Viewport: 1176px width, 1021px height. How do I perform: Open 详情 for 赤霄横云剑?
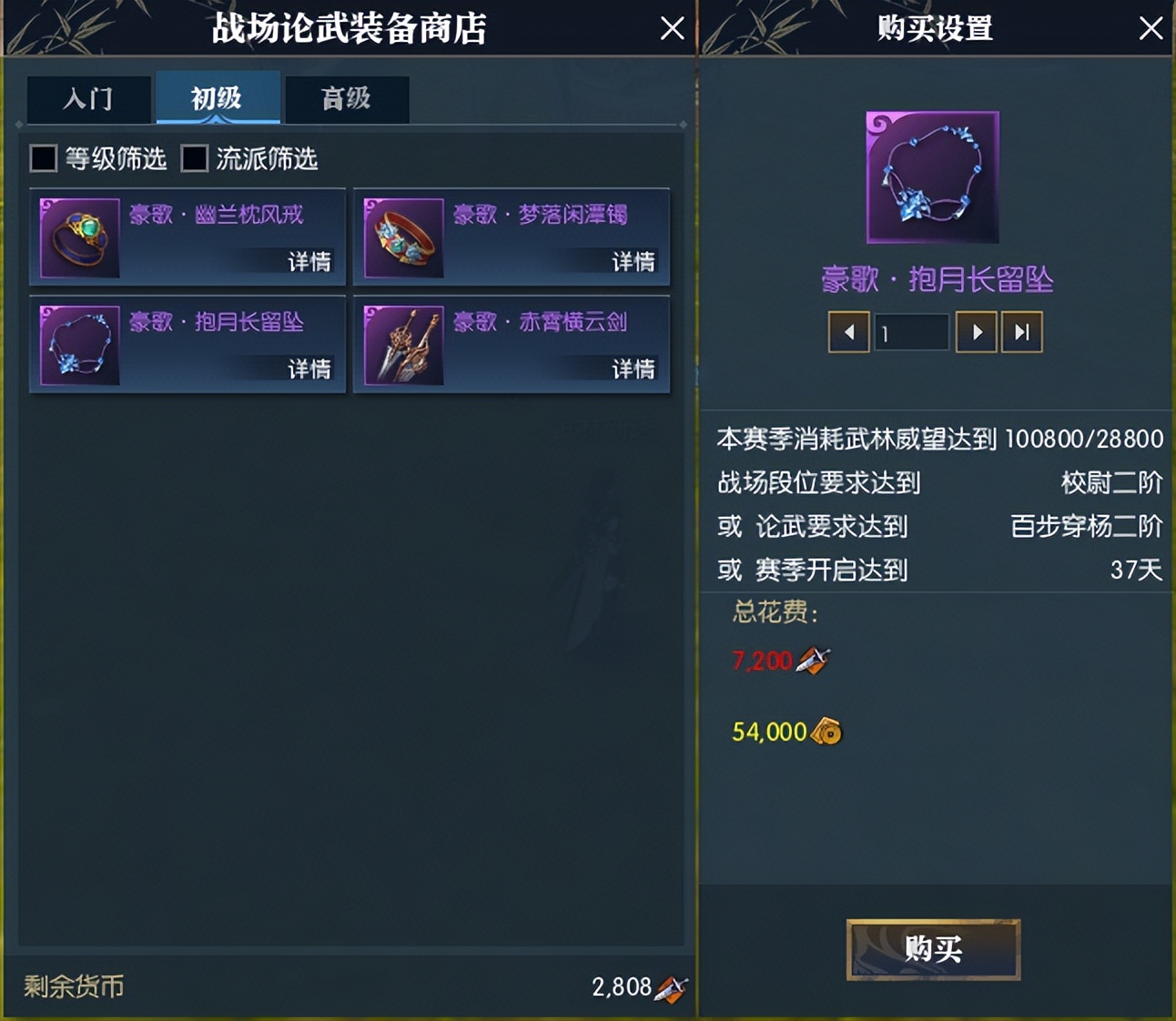coord(634,369)
